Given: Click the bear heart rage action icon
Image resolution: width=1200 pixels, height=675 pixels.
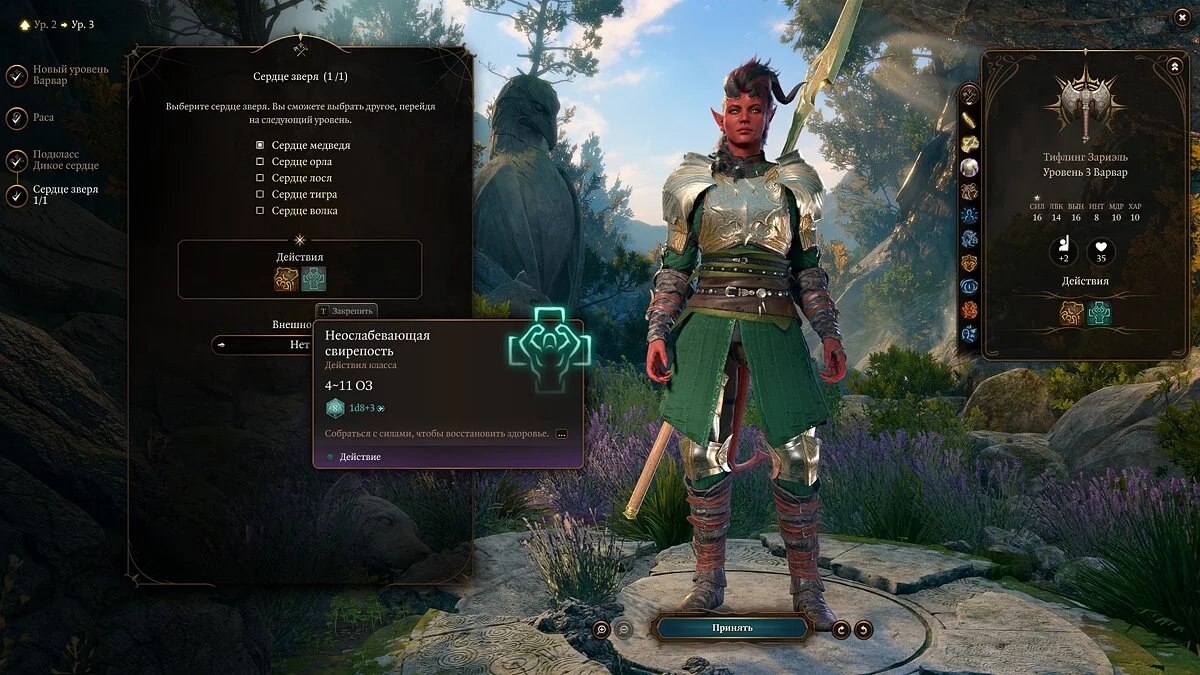Looking at the screenshot, I should pyautogui.click(x=287, y=279).
